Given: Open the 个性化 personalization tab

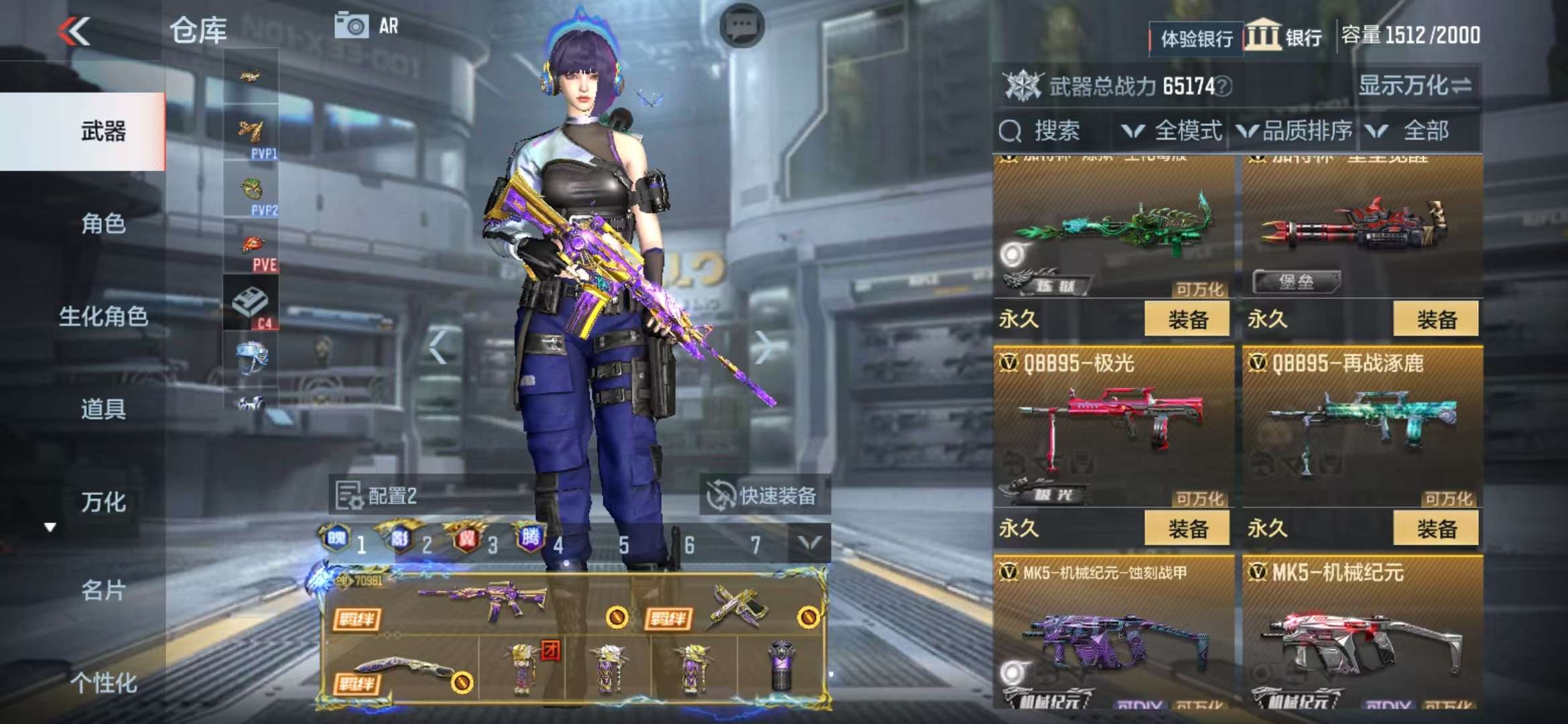Looking at the screenshot, I should click(103, 683).
